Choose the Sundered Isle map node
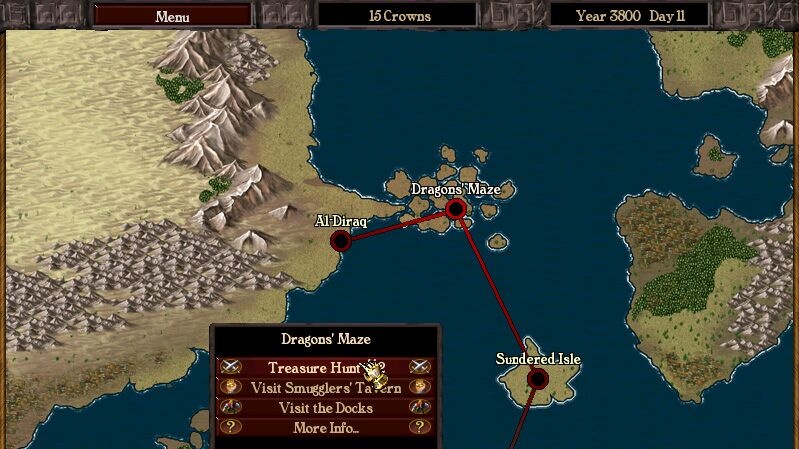This screenshot has width=799, height=449. tap(538, 378)
